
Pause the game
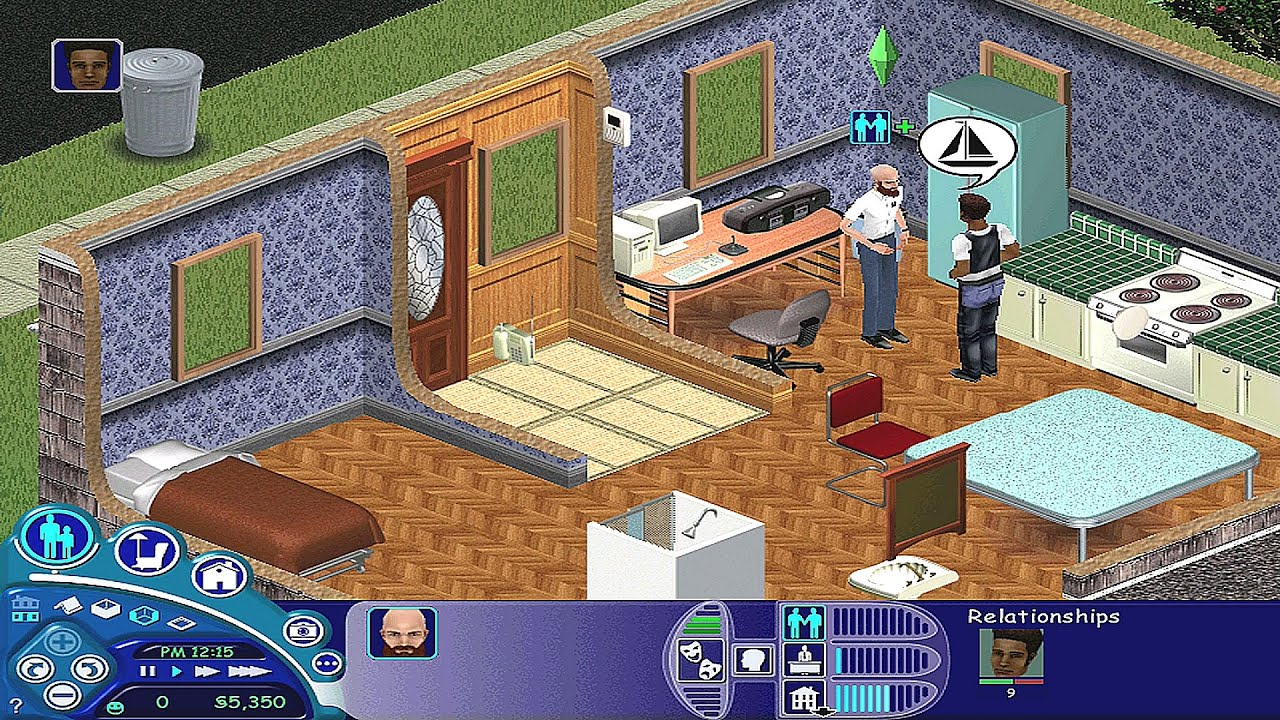coord(149,672)
